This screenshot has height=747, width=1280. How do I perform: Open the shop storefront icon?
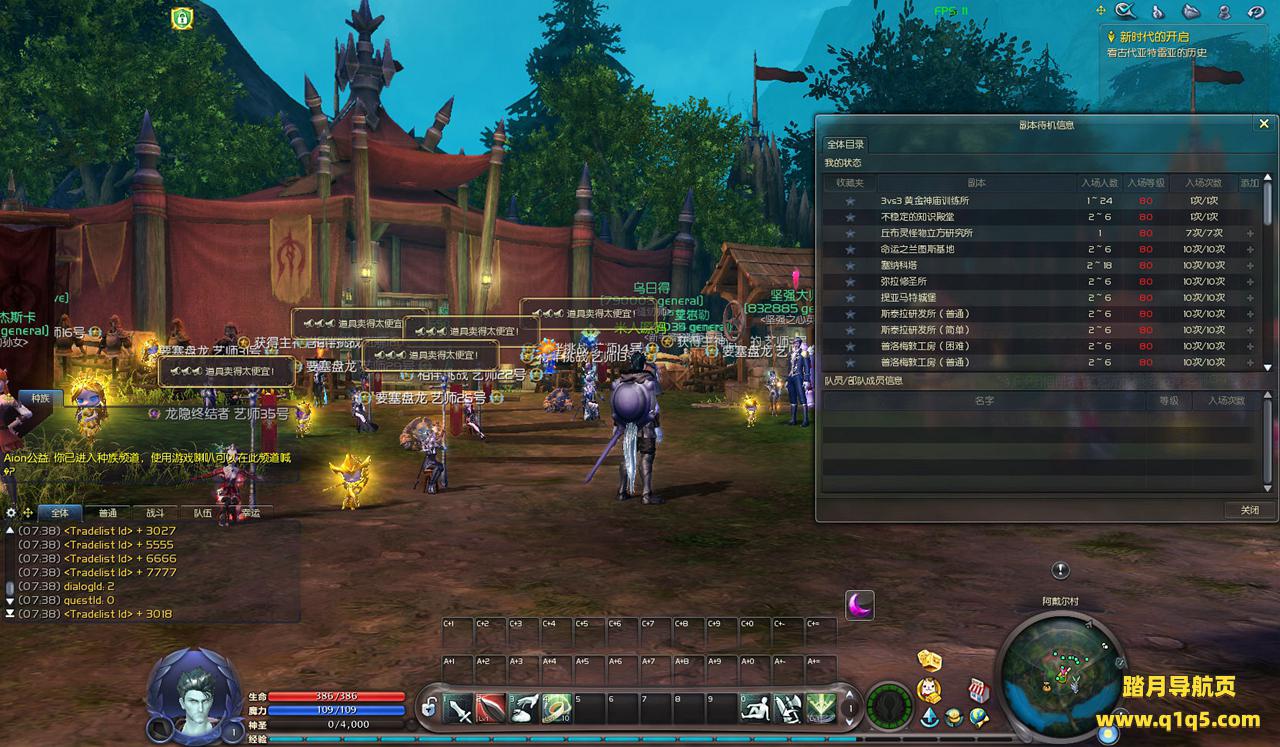pyautogui.click(x=978, y=690)
